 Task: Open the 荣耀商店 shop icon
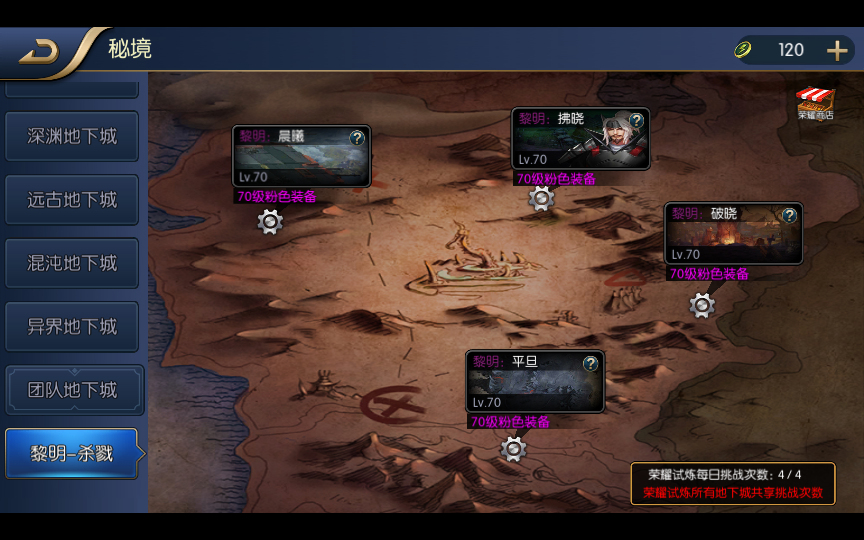click(x=815, y=103)
